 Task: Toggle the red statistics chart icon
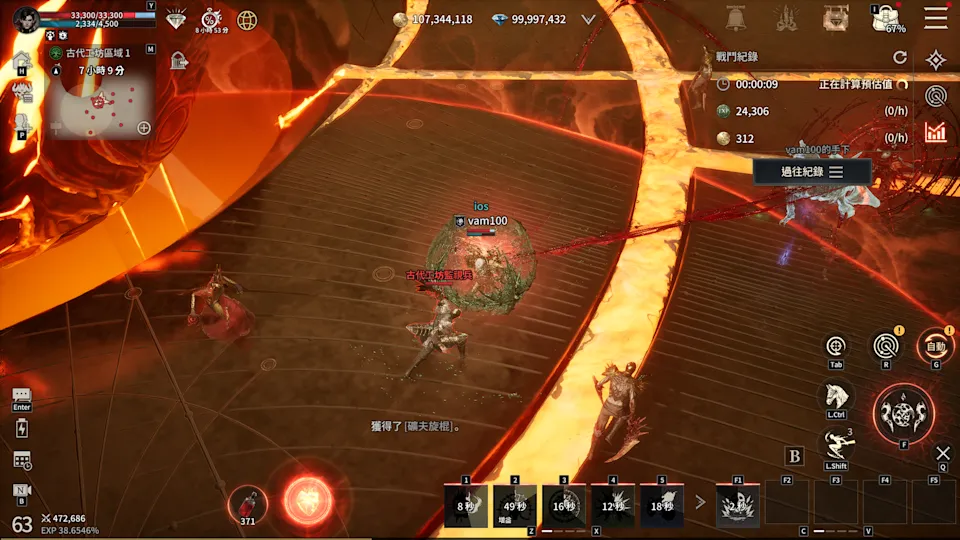[x=935, y=132]
